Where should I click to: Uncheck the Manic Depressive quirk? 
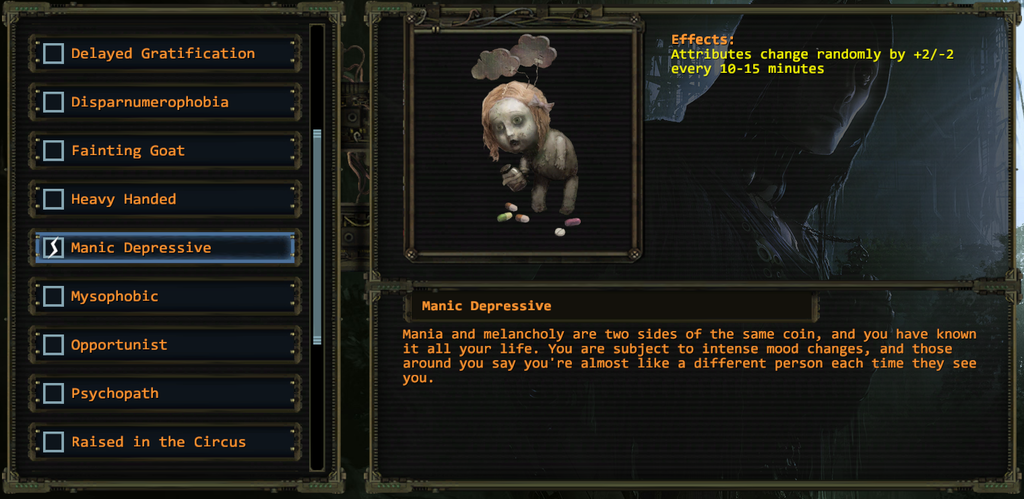[53, 248]
